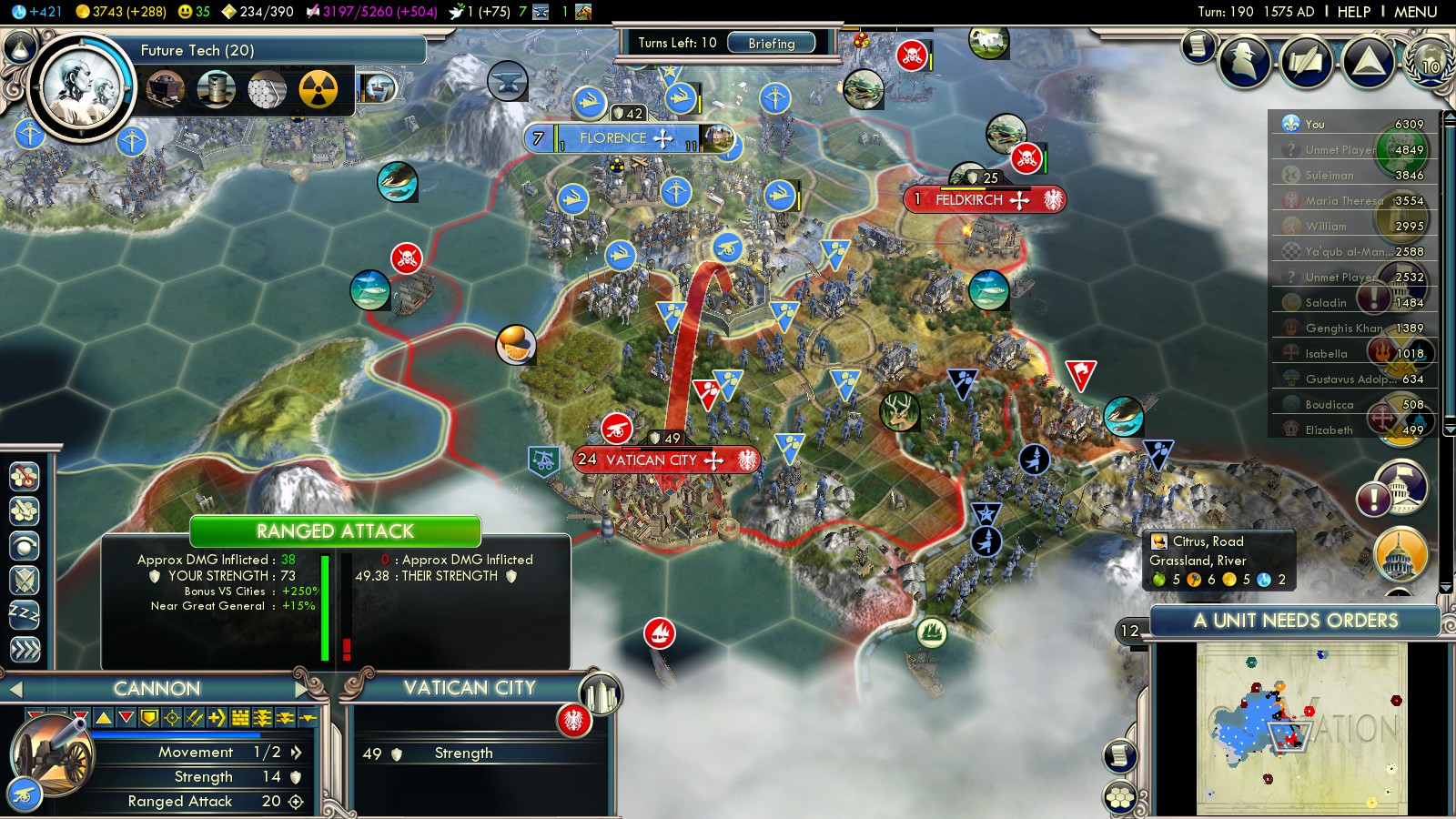Click the Briefing button
Viewport: 1456px width, 819px height.
[771, 43]
